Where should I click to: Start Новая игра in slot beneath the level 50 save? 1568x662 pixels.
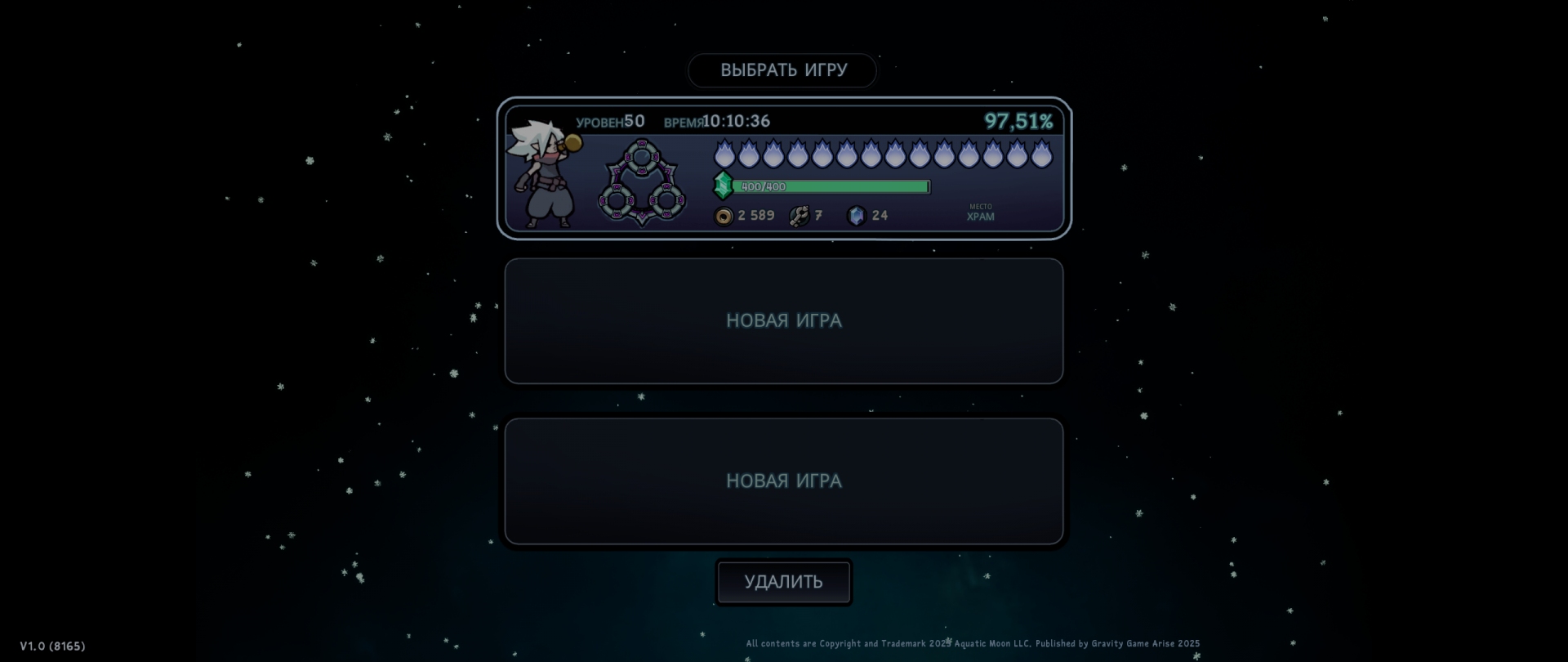tap(783, 321)
